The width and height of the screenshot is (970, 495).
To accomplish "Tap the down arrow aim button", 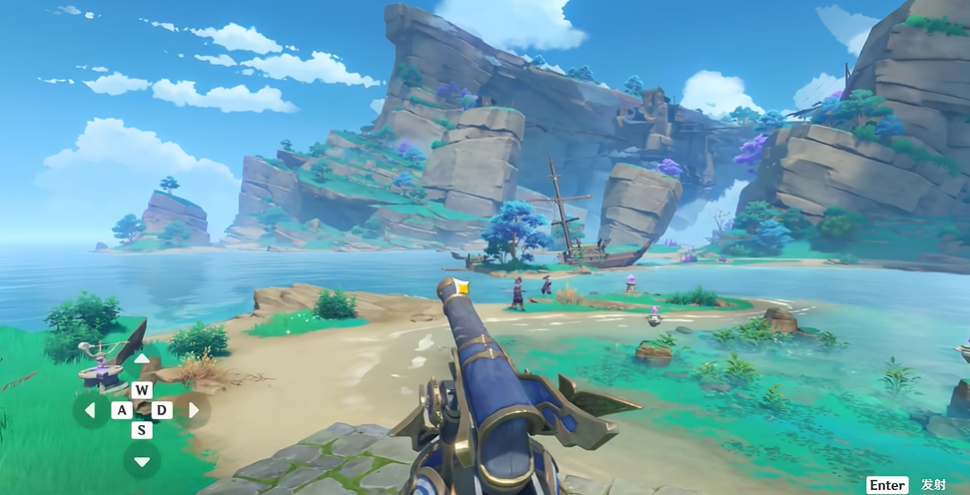I will click(142, 461).
